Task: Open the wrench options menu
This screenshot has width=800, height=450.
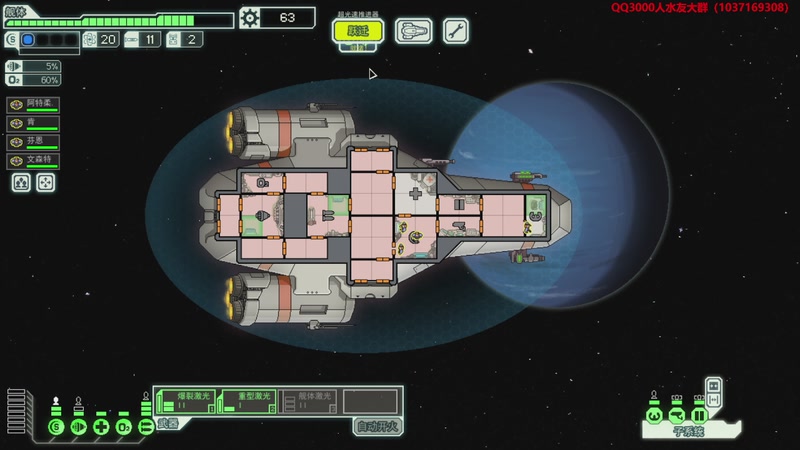Action: 455,31
